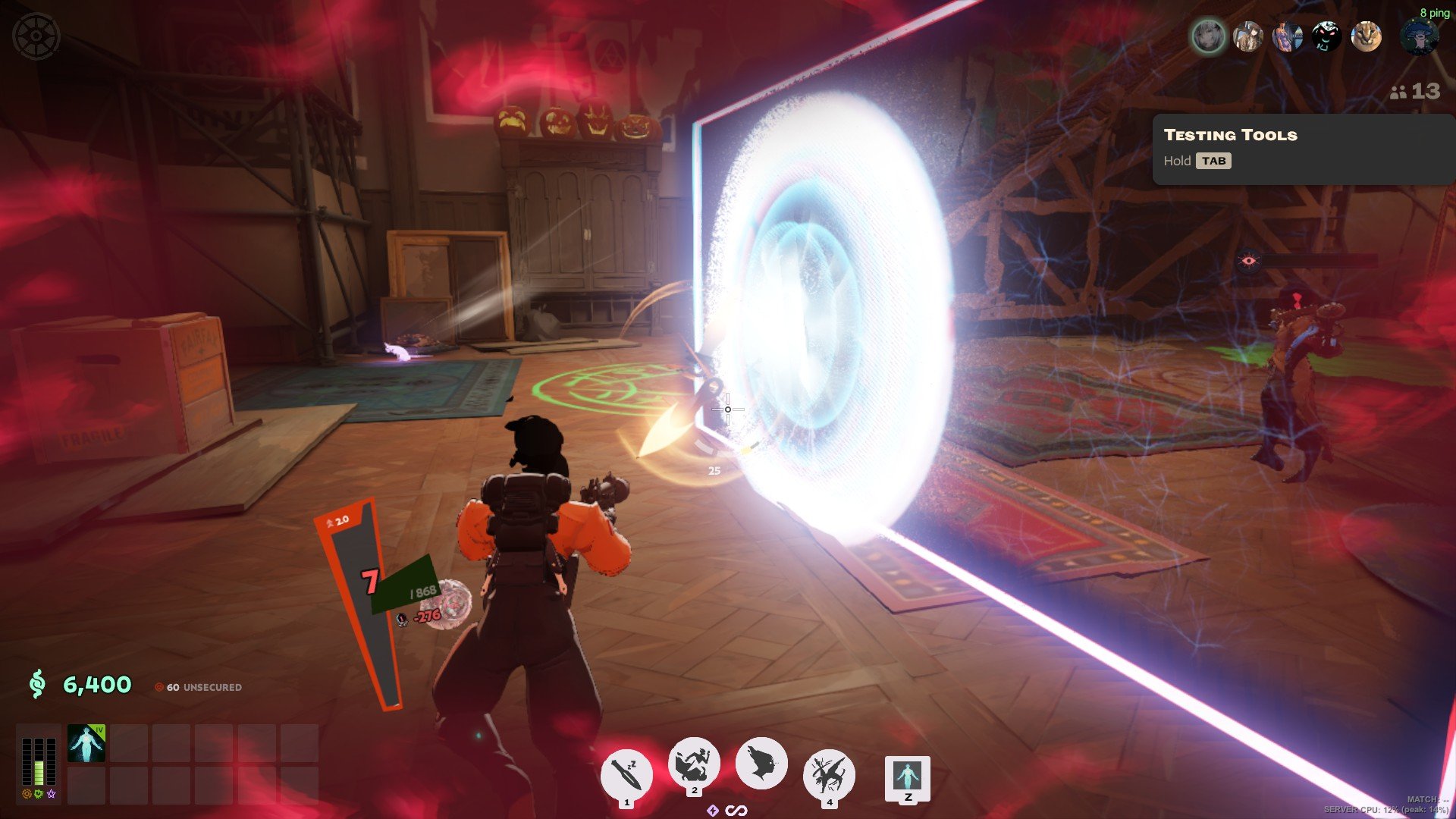Activate the sleep dagger ability
This screenshot has width=1456, height=819.
pos(626,774)
